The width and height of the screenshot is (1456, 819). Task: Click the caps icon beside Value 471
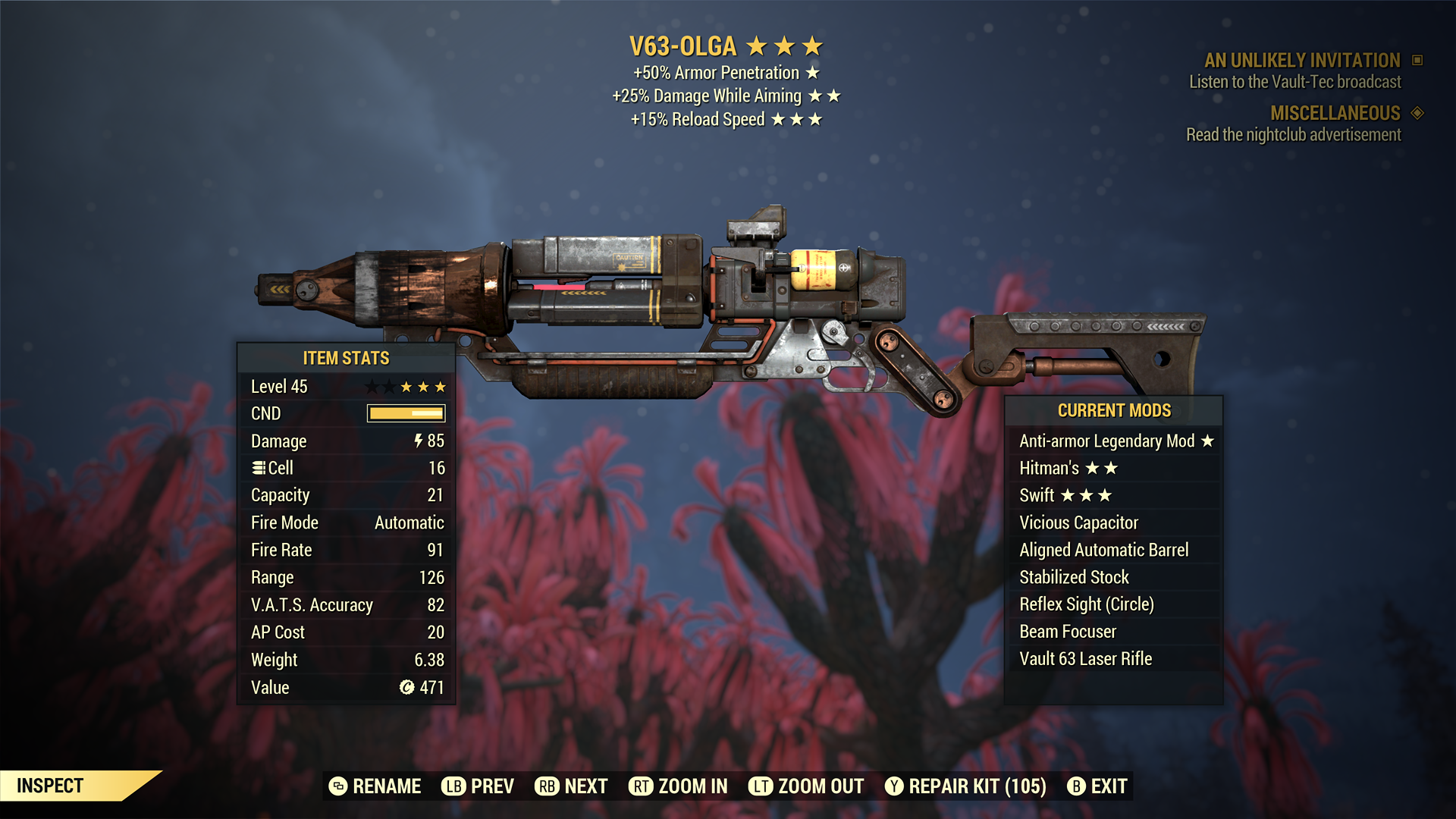click(x=406, y=688)
